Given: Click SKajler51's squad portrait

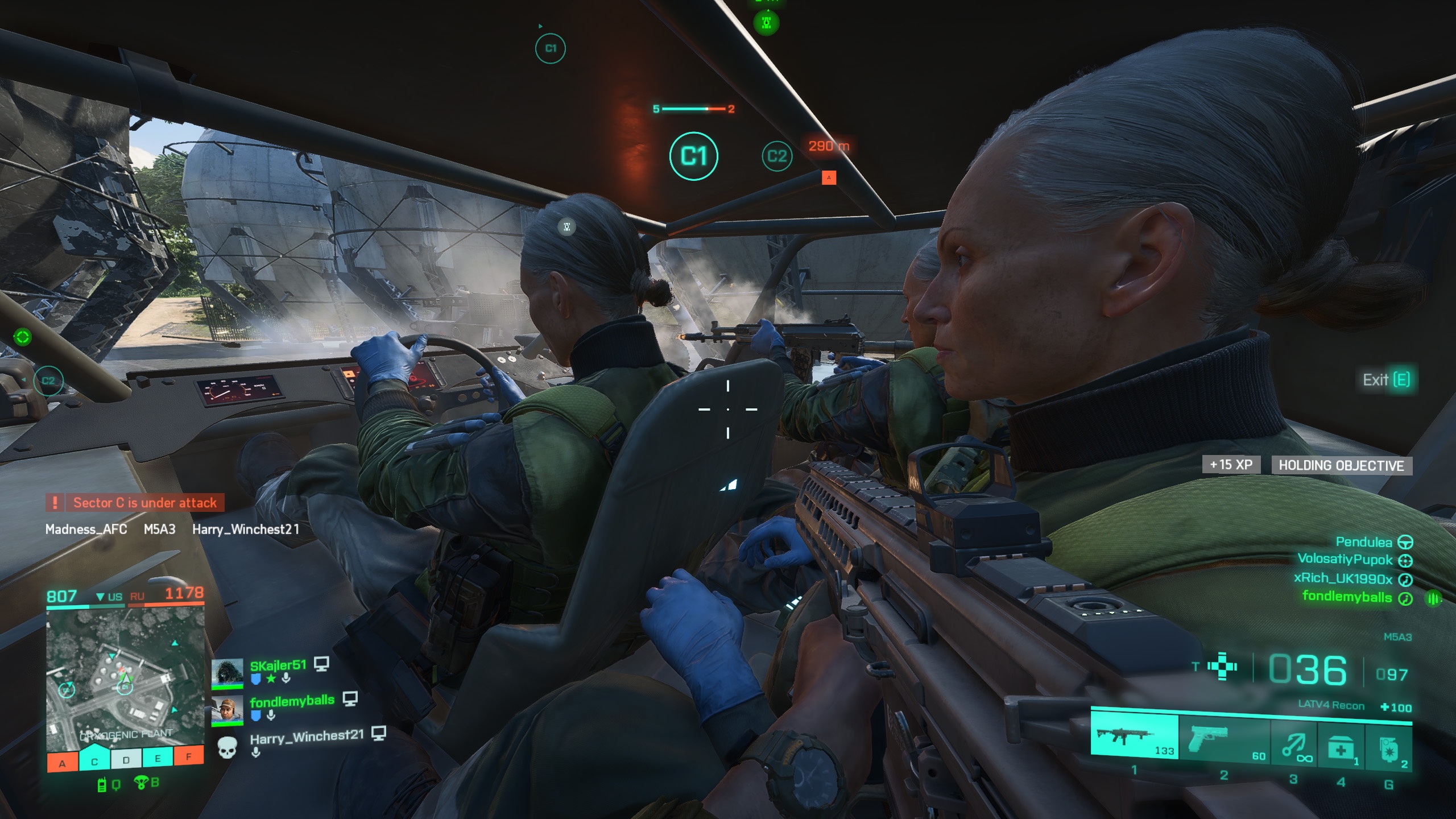Looking at the screenshot, I should click(227, 674).
